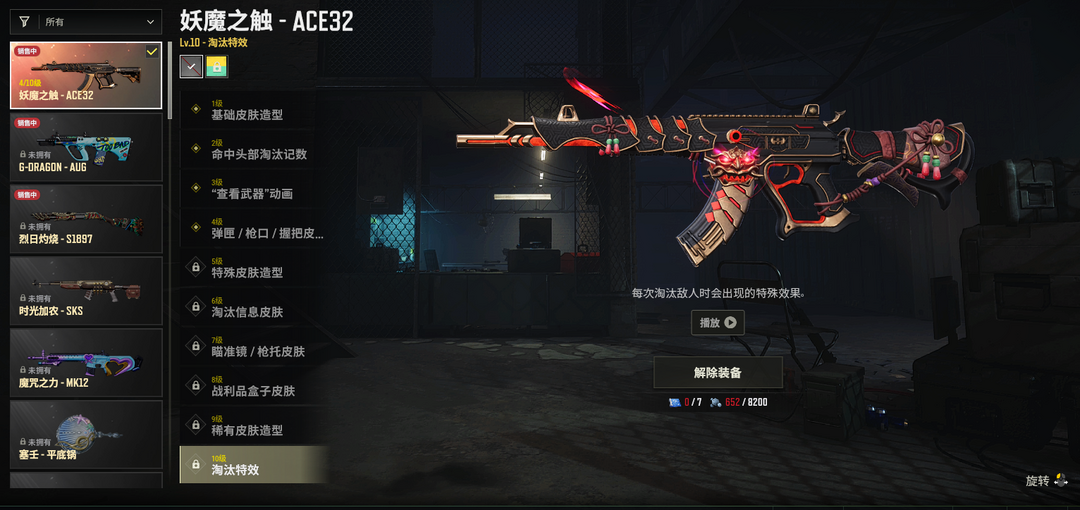Open the 所有 filter dropdown

point(86,22)
